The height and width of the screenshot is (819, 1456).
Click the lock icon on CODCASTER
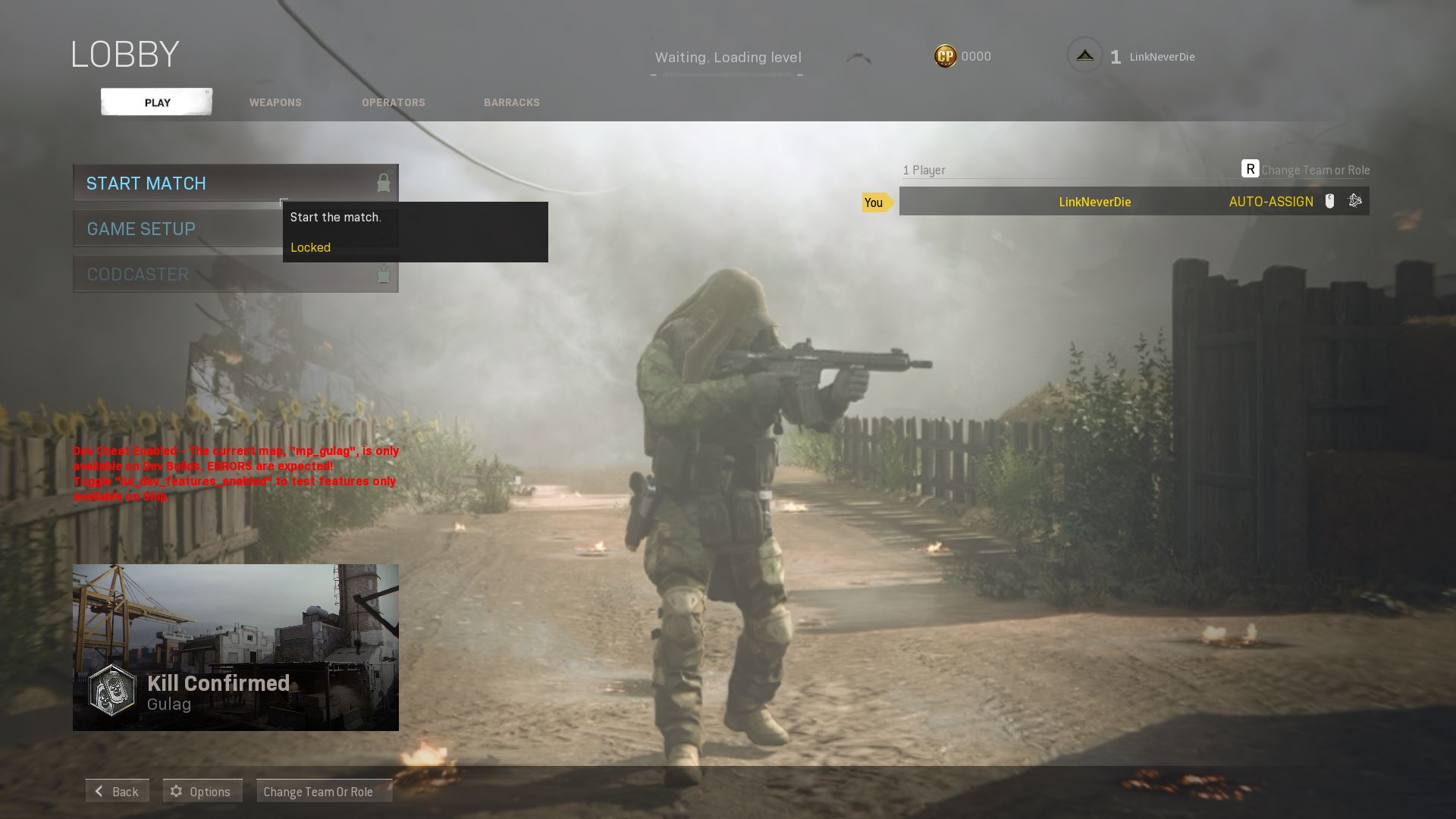[383, 274]
